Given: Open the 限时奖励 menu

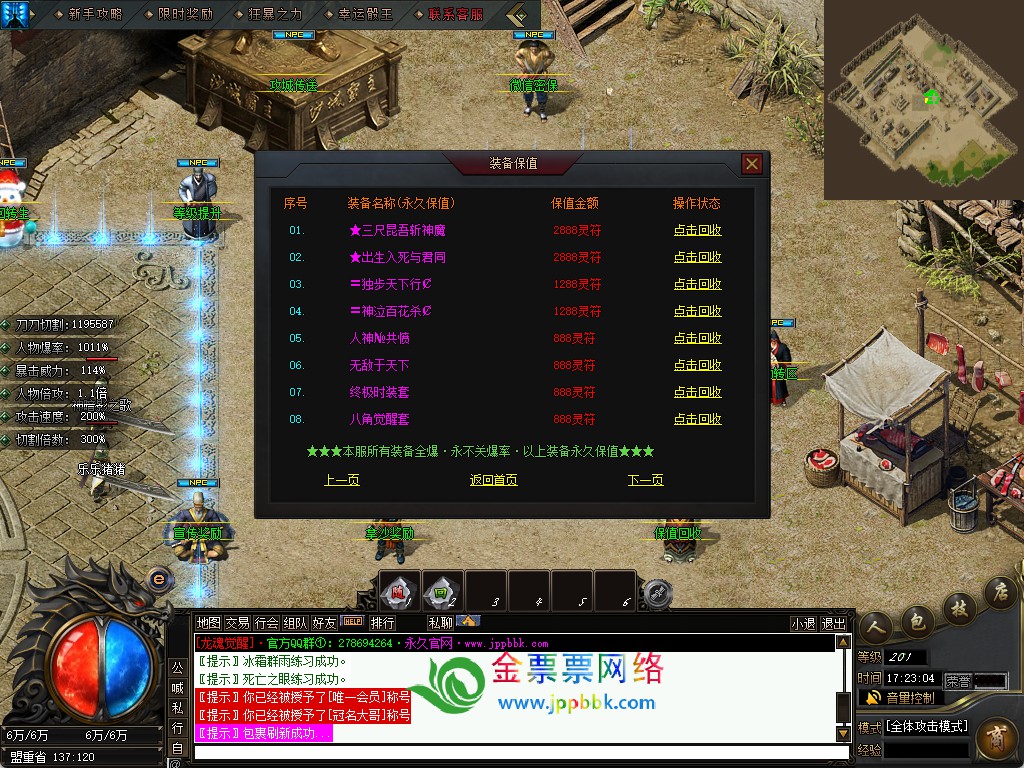Looking at the screenshot, I should [x=185, y=15].
